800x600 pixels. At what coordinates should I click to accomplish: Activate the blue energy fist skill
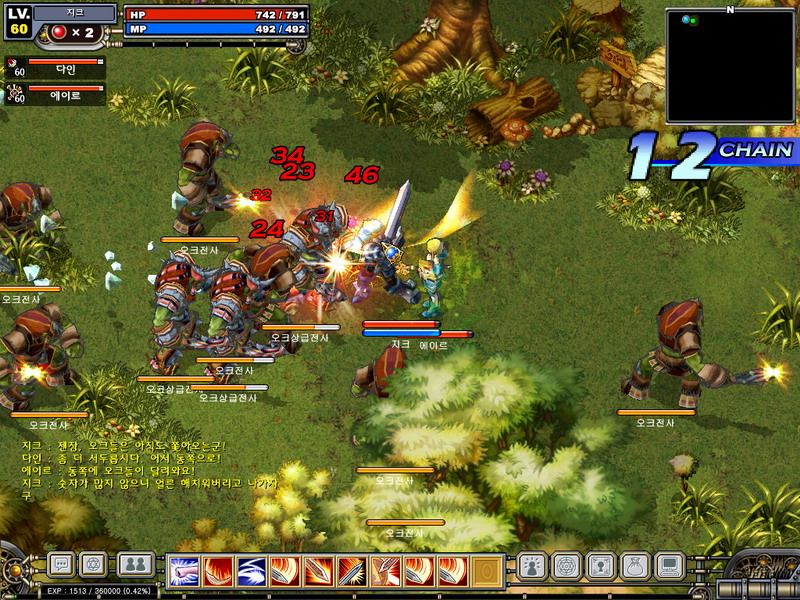click(184, 571)
